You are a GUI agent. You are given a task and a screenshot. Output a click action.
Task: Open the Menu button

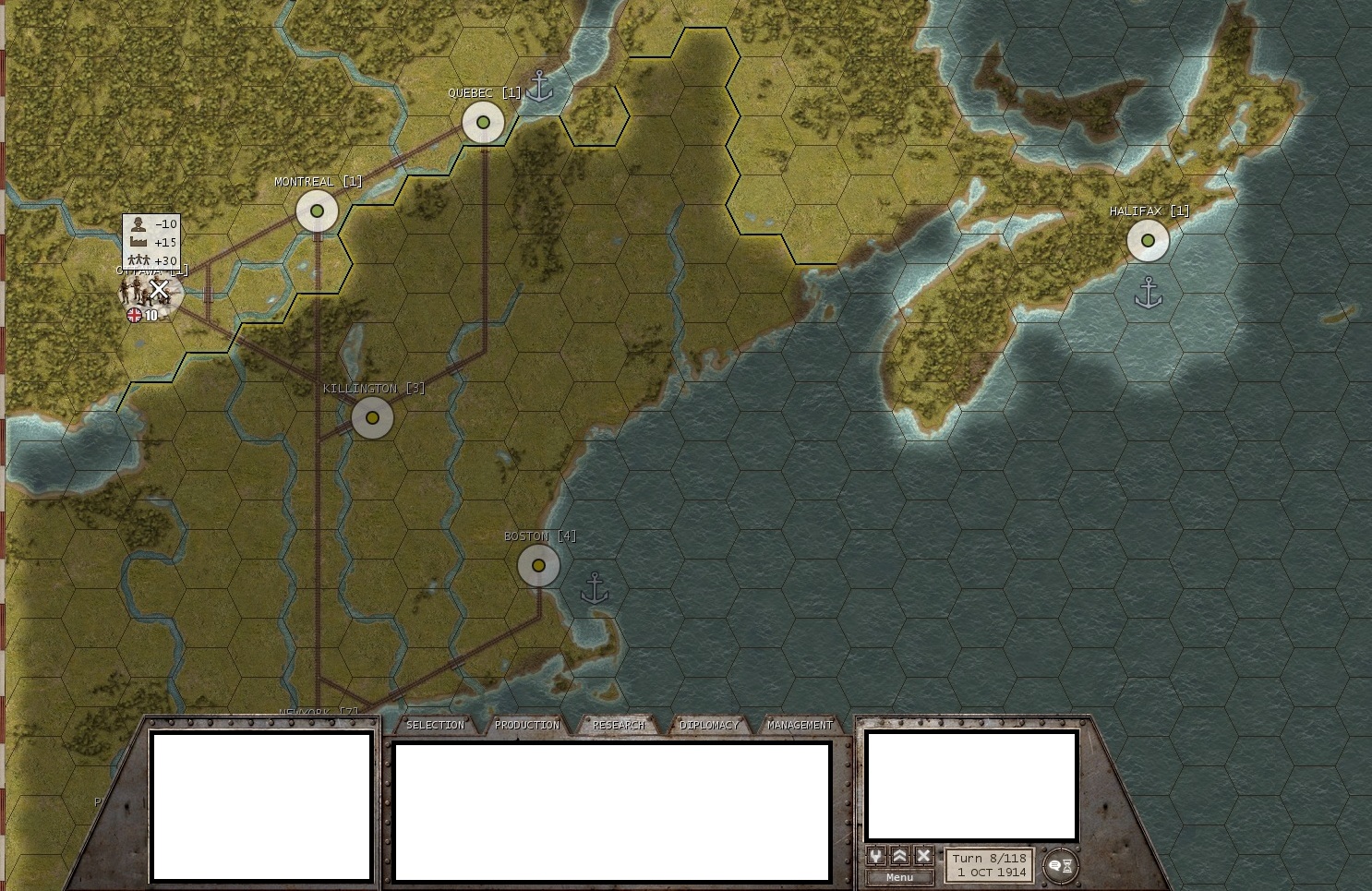(899, 876)
